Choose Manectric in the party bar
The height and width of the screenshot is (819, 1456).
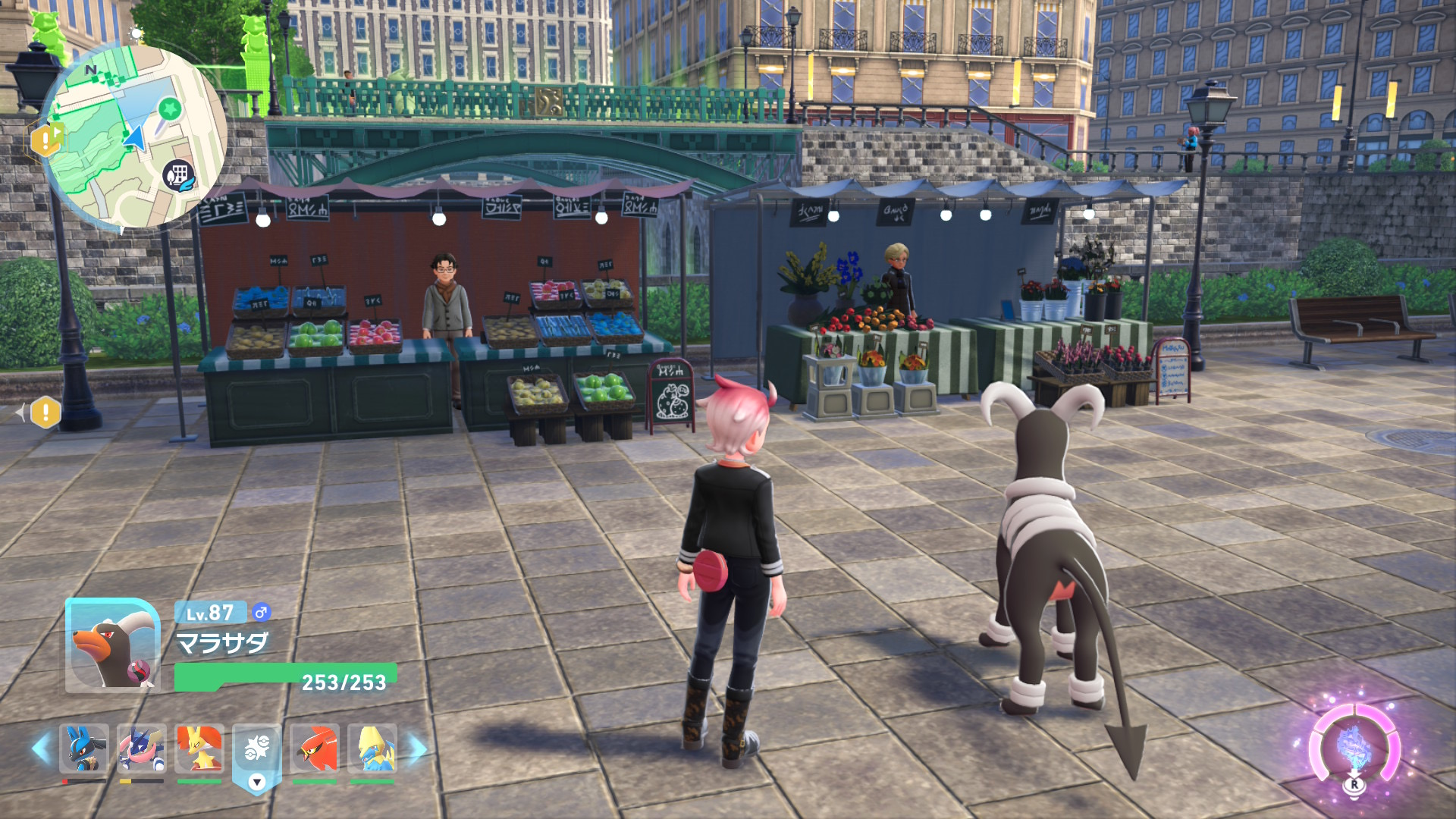pos(372,748)
